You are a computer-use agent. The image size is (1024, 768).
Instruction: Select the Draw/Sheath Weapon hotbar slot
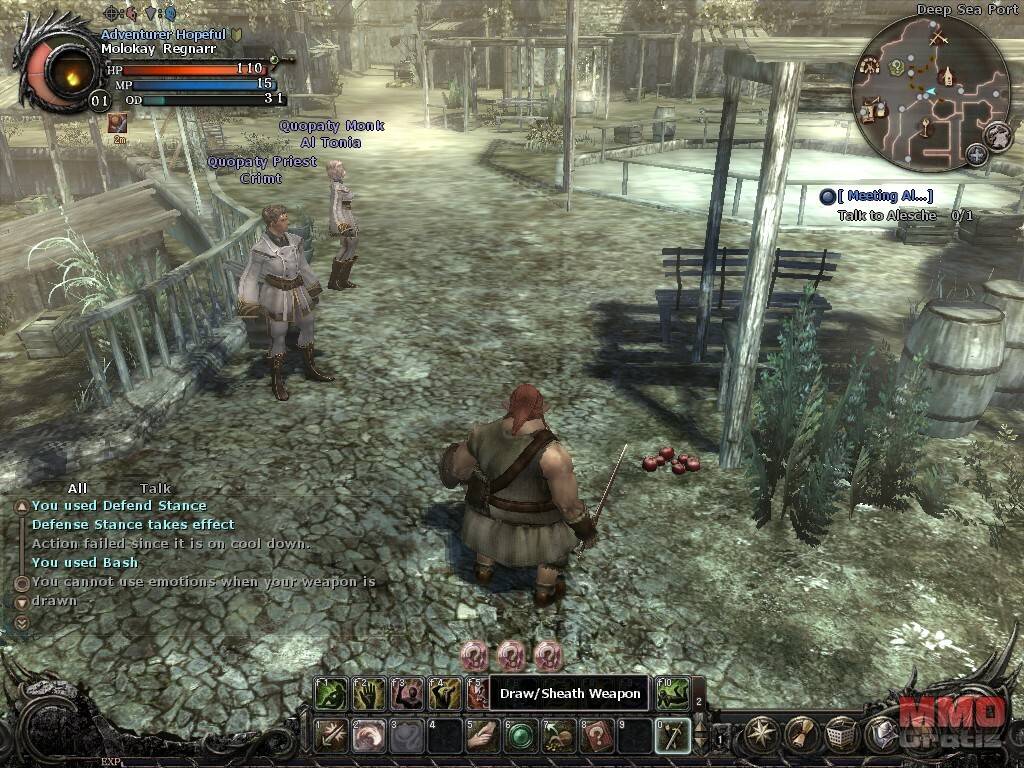pyautogui.click(x=672, y=736)
